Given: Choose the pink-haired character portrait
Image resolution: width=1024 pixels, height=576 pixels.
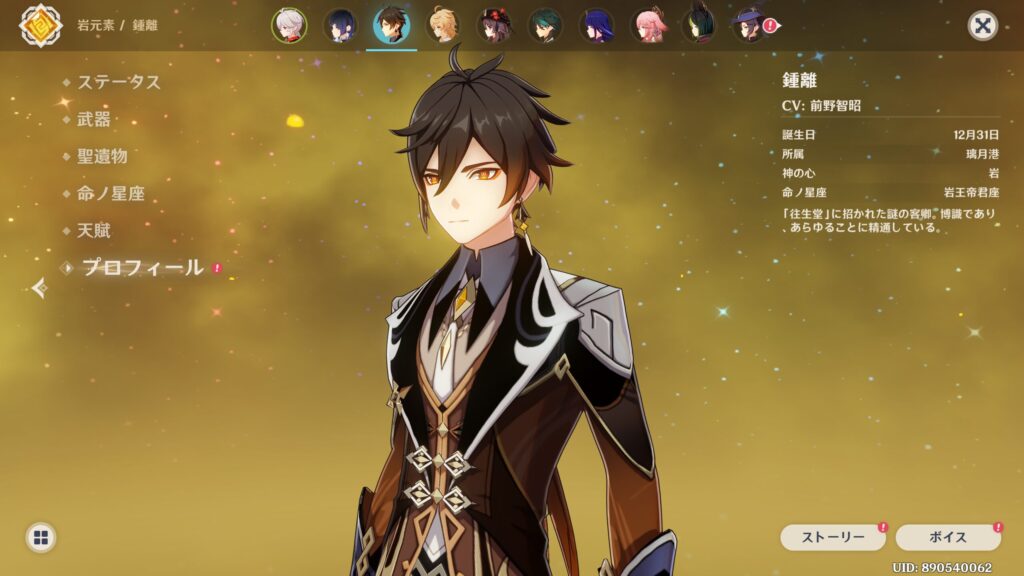Looking at the screenshot, I should point(648,26).
